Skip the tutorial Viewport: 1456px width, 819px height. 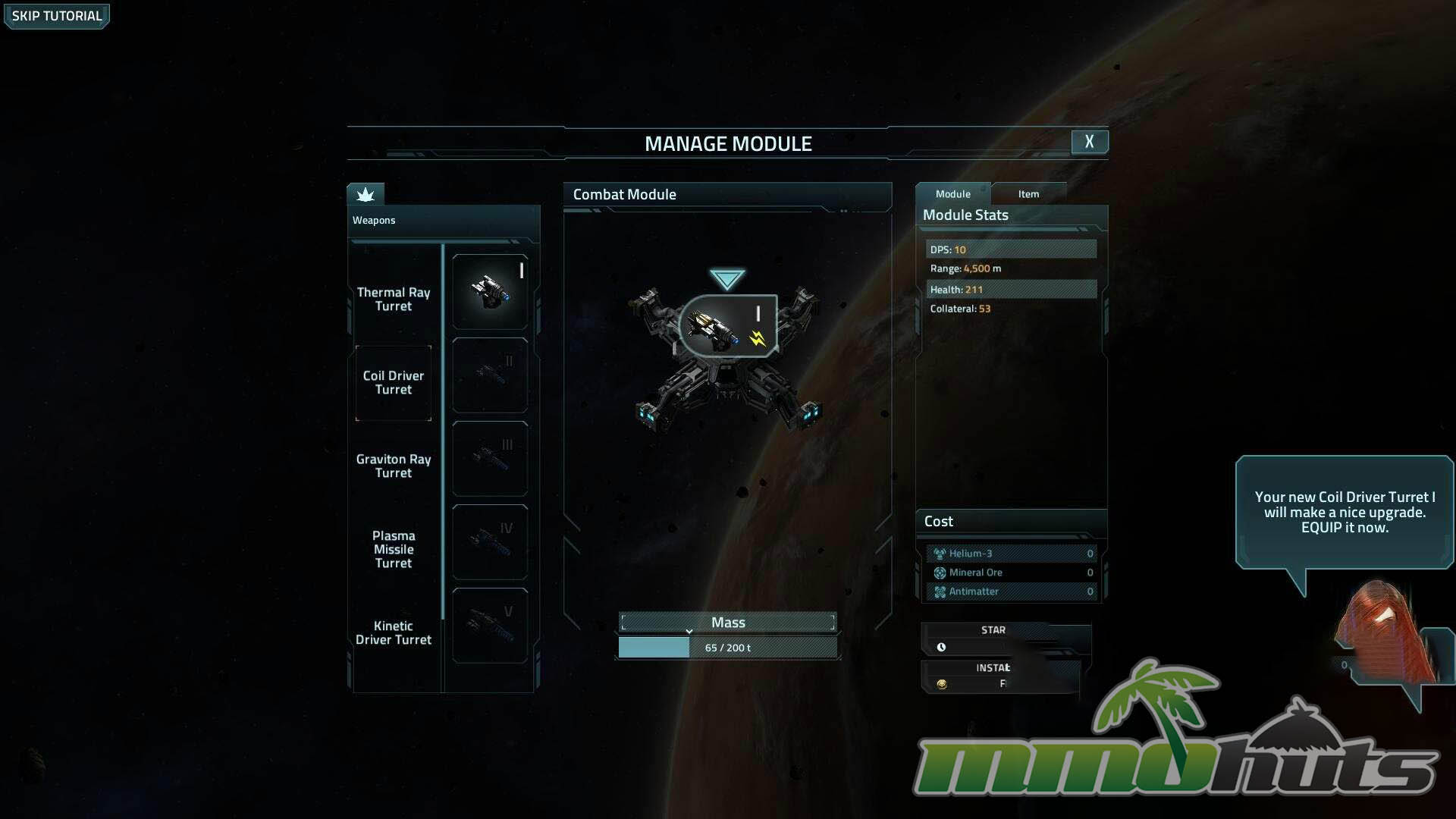click(x=57, y=16)
